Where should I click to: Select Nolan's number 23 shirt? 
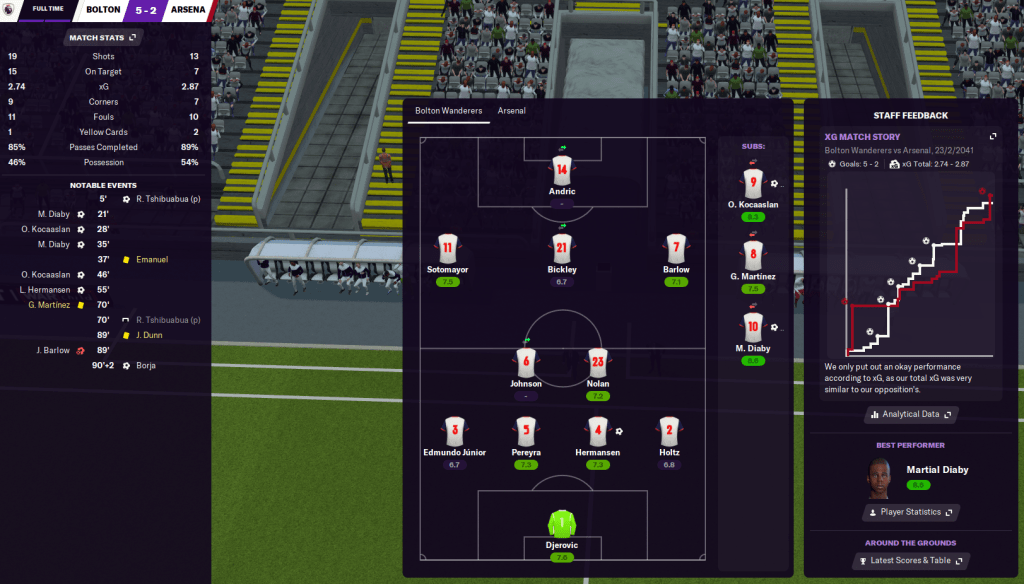click(x=599, y=362)
